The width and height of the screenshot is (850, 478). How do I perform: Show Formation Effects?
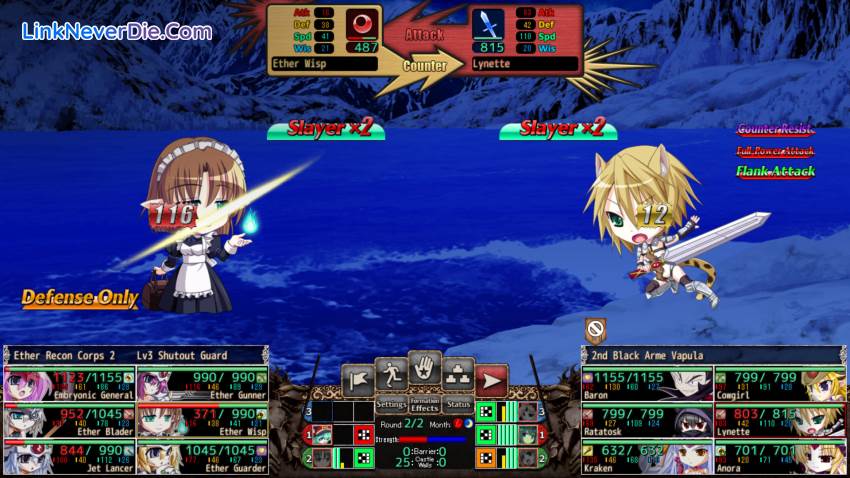[x=425, y=405]
